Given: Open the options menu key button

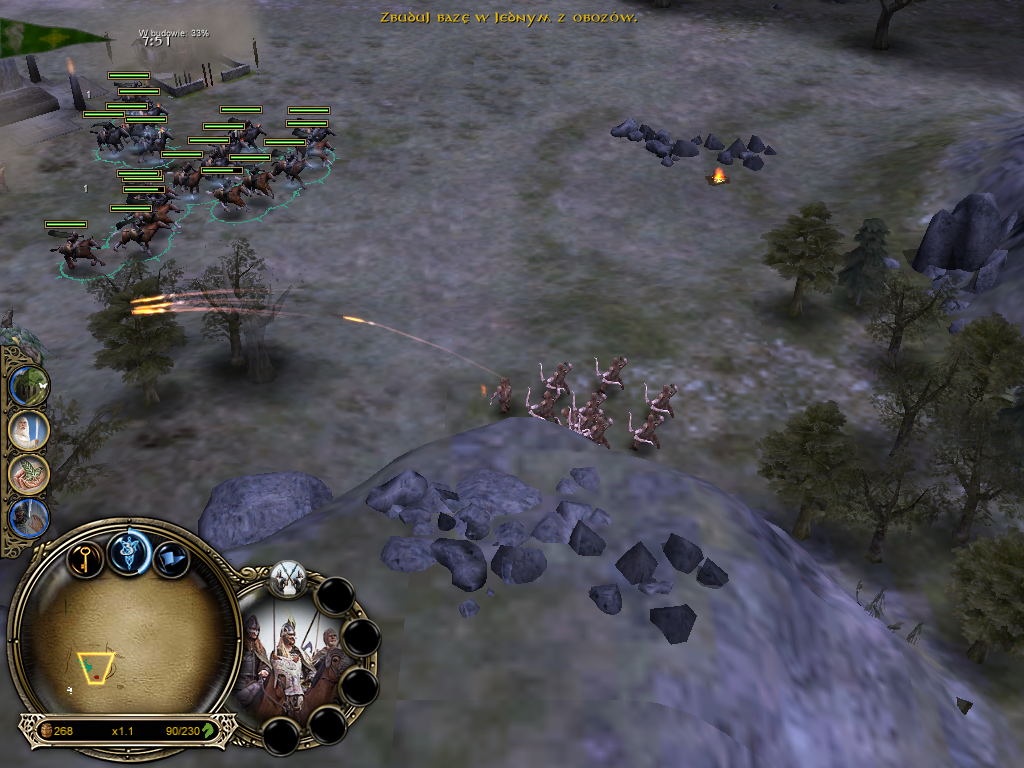Looking at the screenshot, I should (x=86, y=556).
